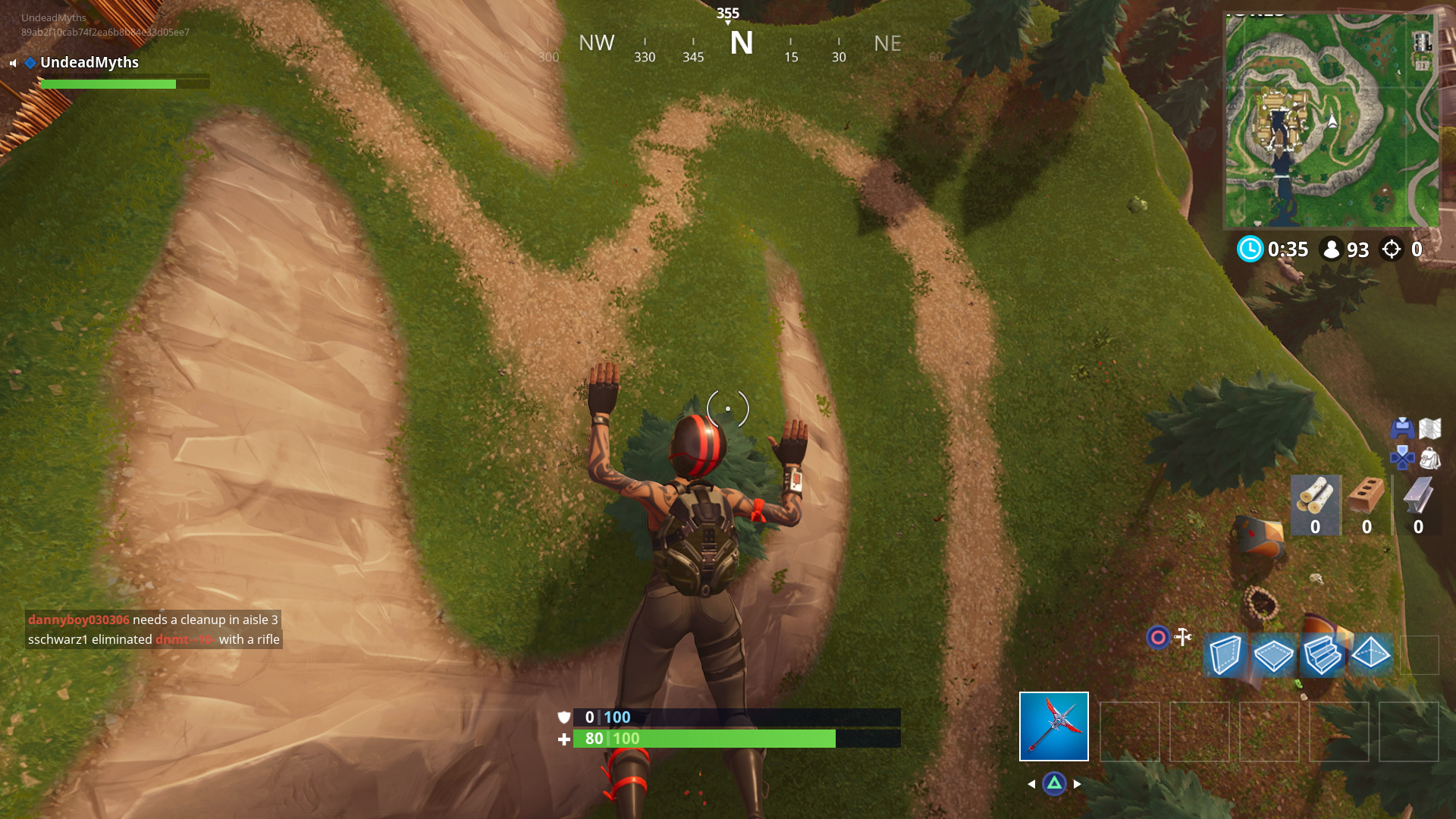Click the wood resource icon
The height and width of the screenshot is (819, 1456).
pyautogui.click(x=1317, y=495)
